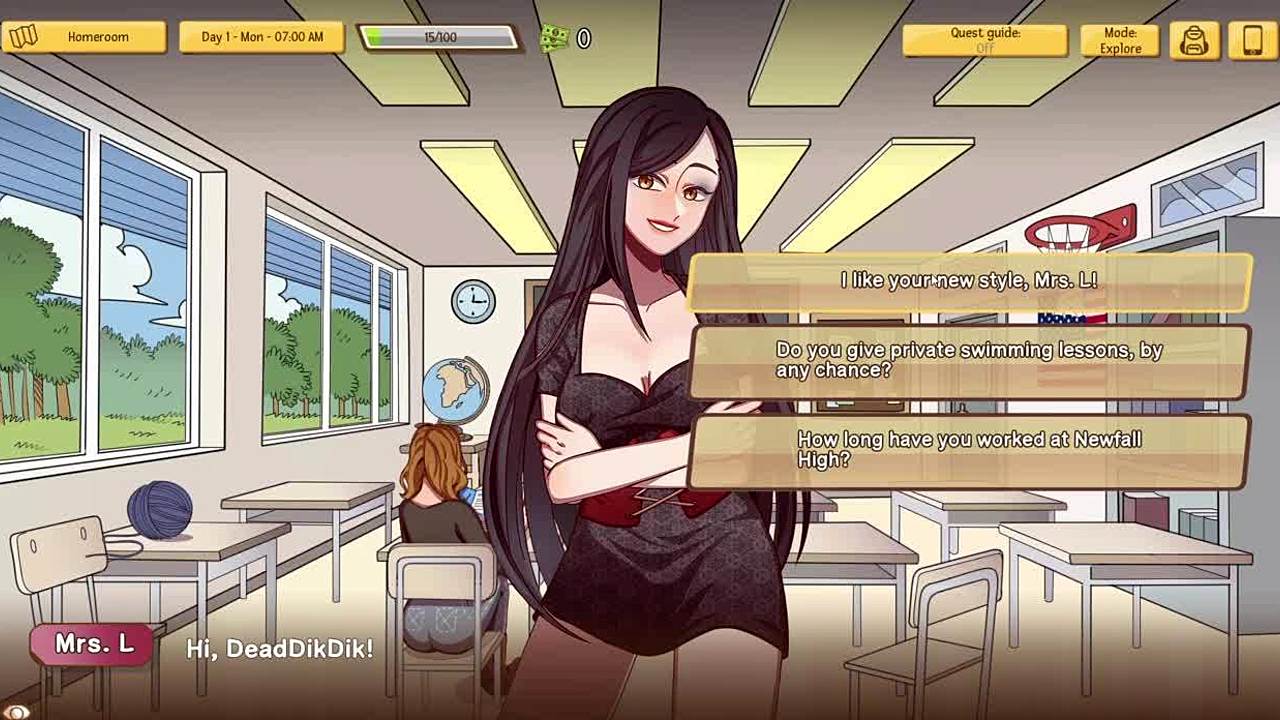Screen dimensions: 1280x720
Task: Select the Newfall High work question
Action: [x=969, y=449]
